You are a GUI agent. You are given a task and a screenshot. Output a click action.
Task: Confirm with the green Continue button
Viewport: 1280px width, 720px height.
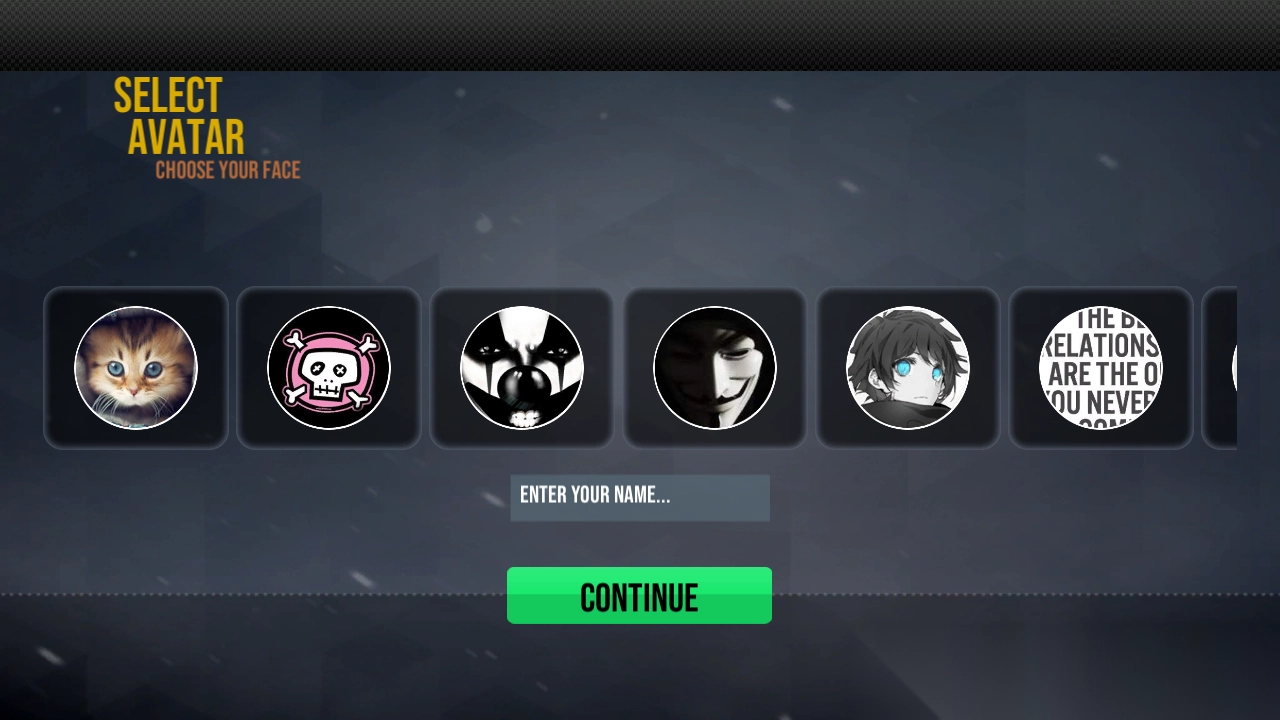pos(639,596)
